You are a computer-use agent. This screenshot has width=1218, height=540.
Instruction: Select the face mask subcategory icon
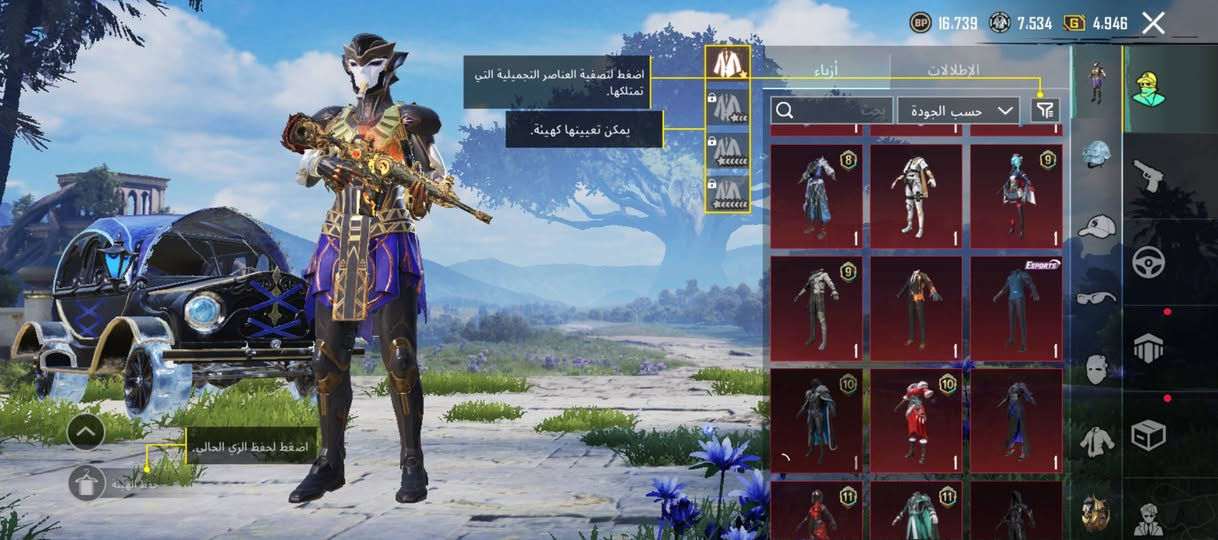click(1097, 368)
